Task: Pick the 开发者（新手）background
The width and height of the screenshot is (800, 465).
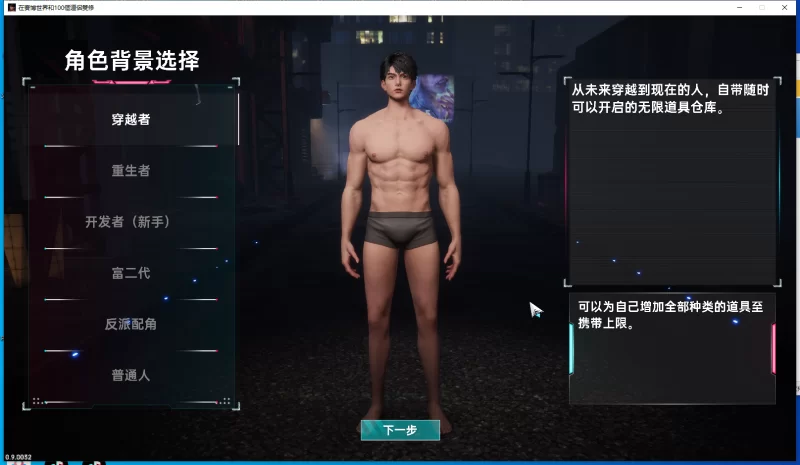Action: point(131,222)
